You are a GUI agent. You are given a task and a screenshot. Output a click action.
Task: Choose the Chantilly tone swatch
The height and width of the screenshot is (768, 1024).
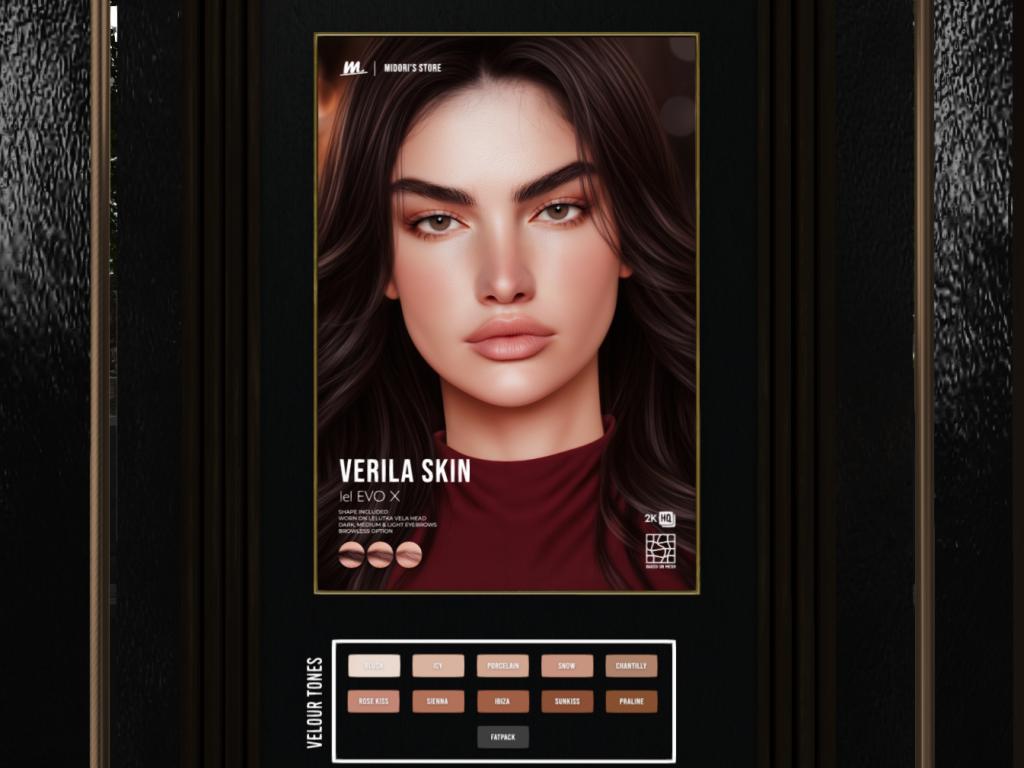pyautogui.click(x=631, y=666)
